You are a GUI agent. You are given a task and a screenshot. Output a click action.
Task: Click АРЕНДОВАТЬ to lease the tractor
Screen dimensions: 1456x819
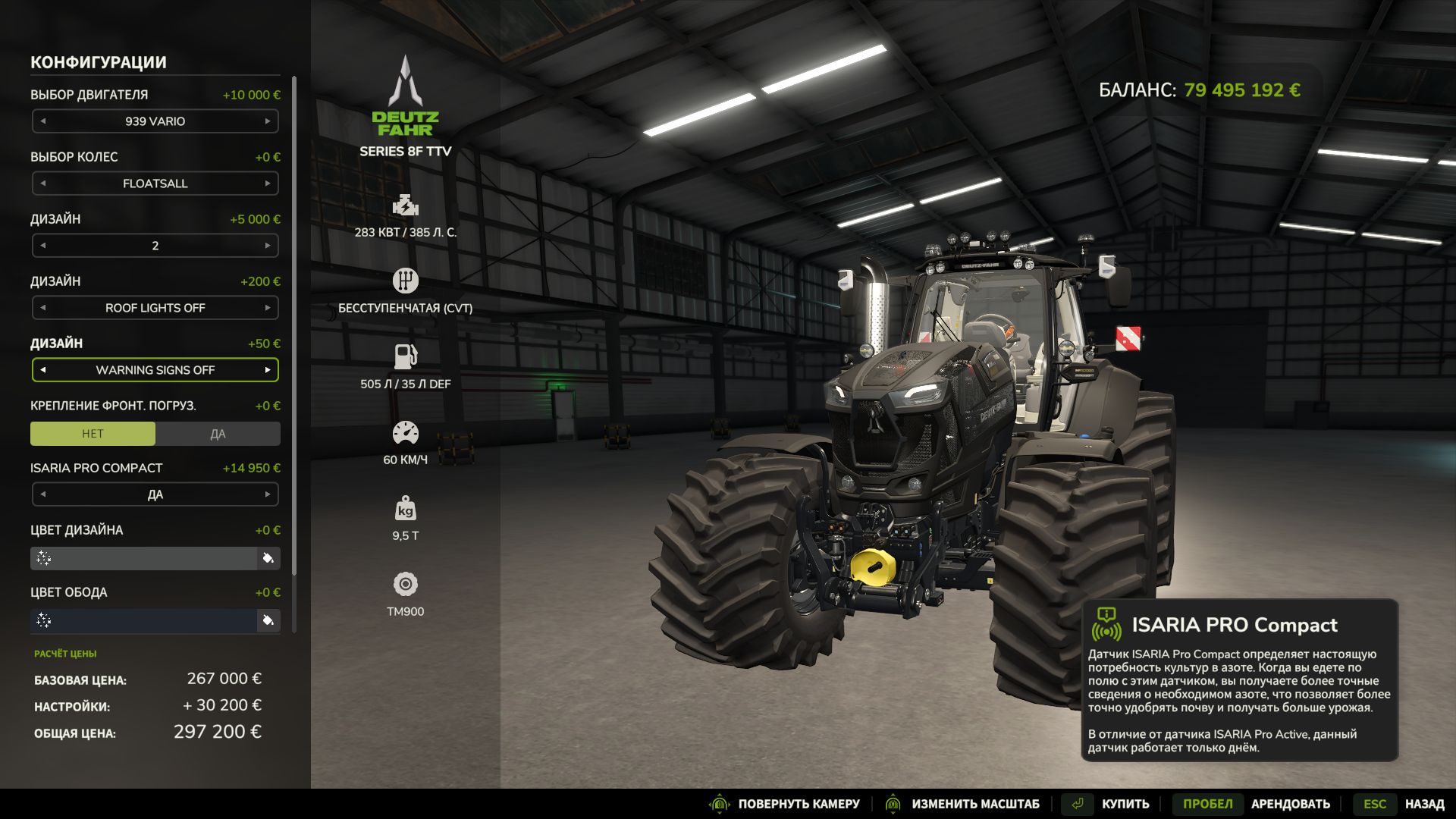tap(1290, 804)
